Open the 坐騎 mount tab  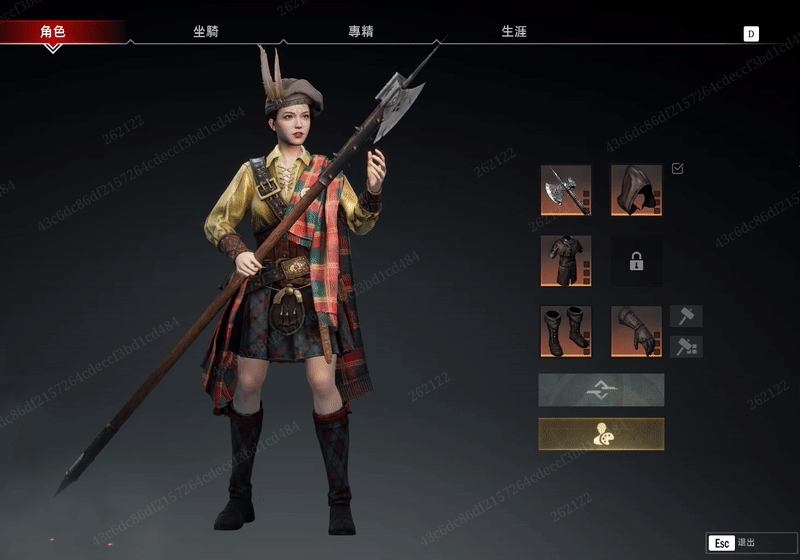pos(206,32)
